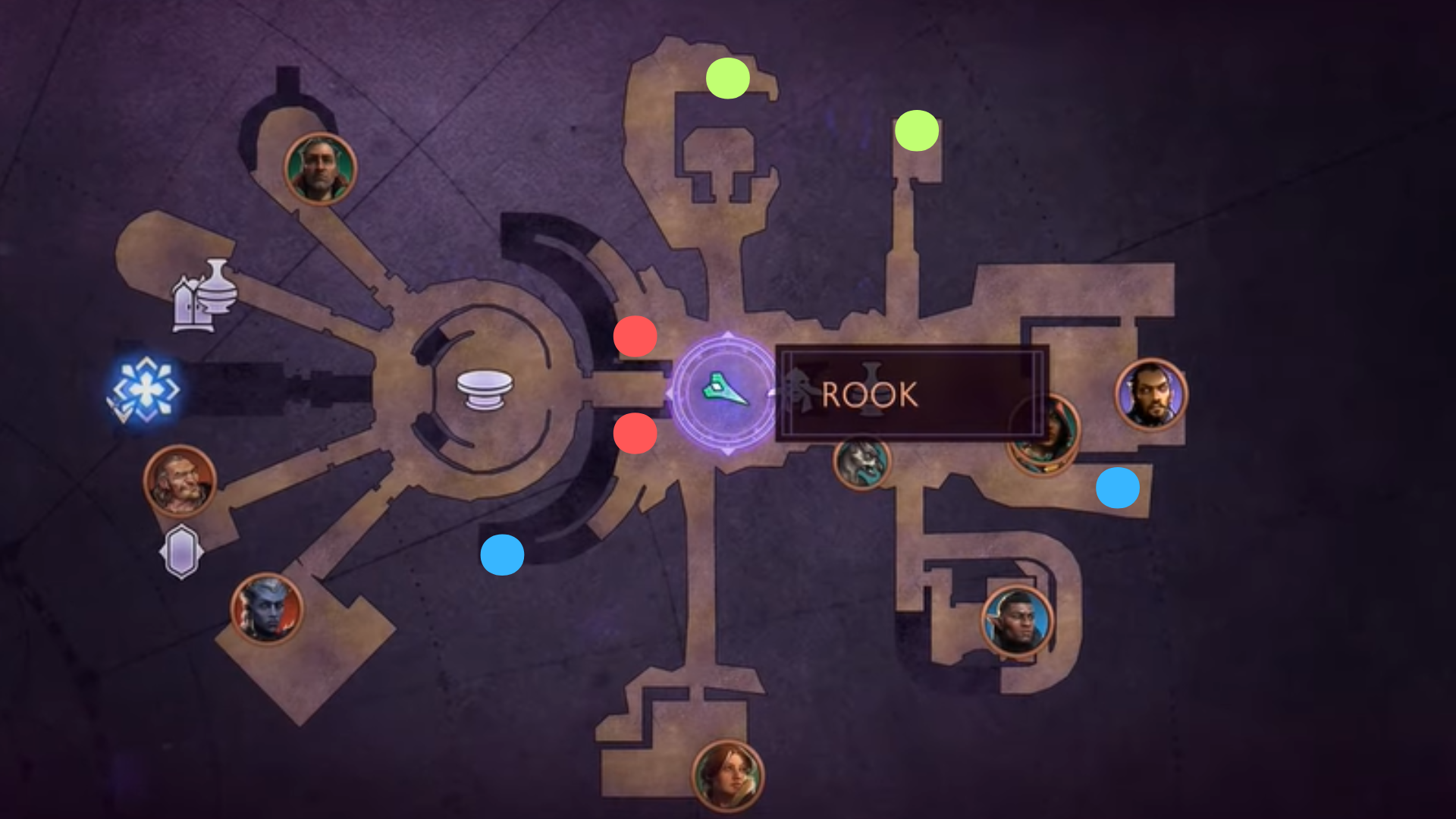Screen dimensions: 1456x819
Task: Click the purple mirror marker
Action: pos(181,552)
